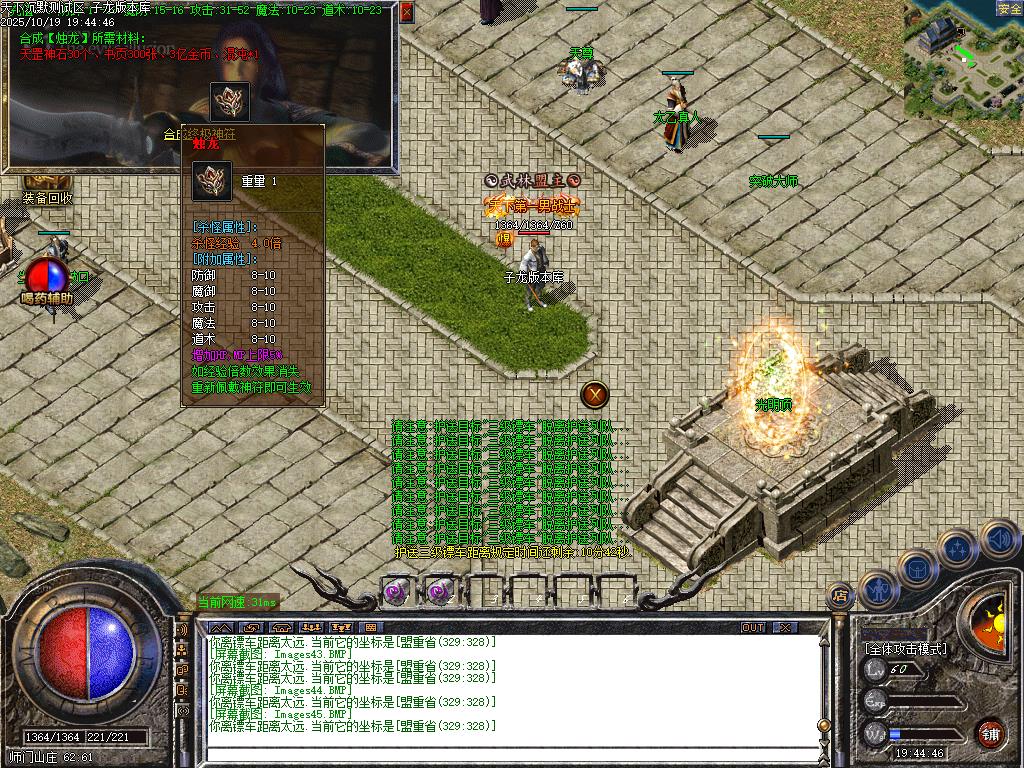The height and width of the screenshot is (768, 1024).
Task: Open the character figure panel button
Action: (878, 588)
